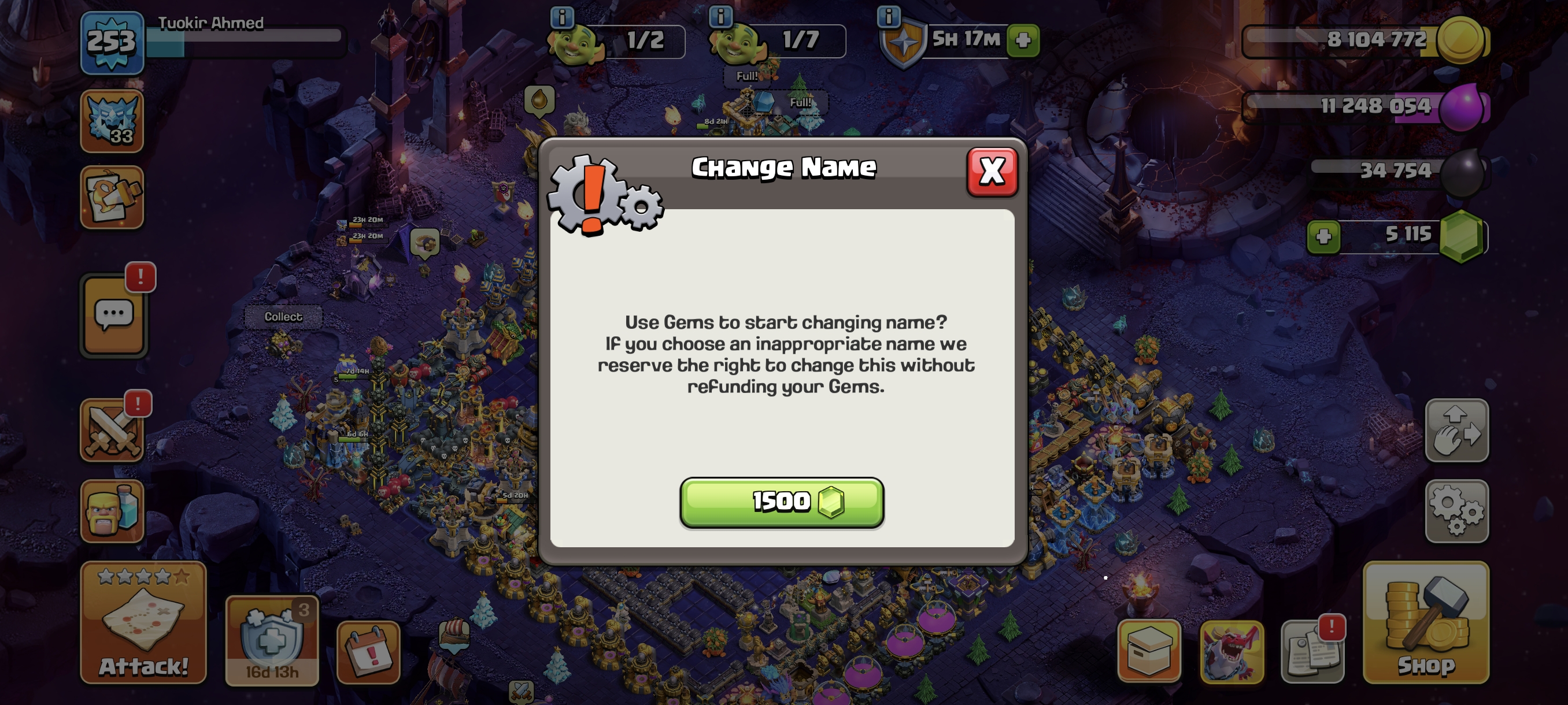This screenshot has height=705, width=1568.
Task: Open the layout editor hand icon
Action: click(x=1456, y=431)
